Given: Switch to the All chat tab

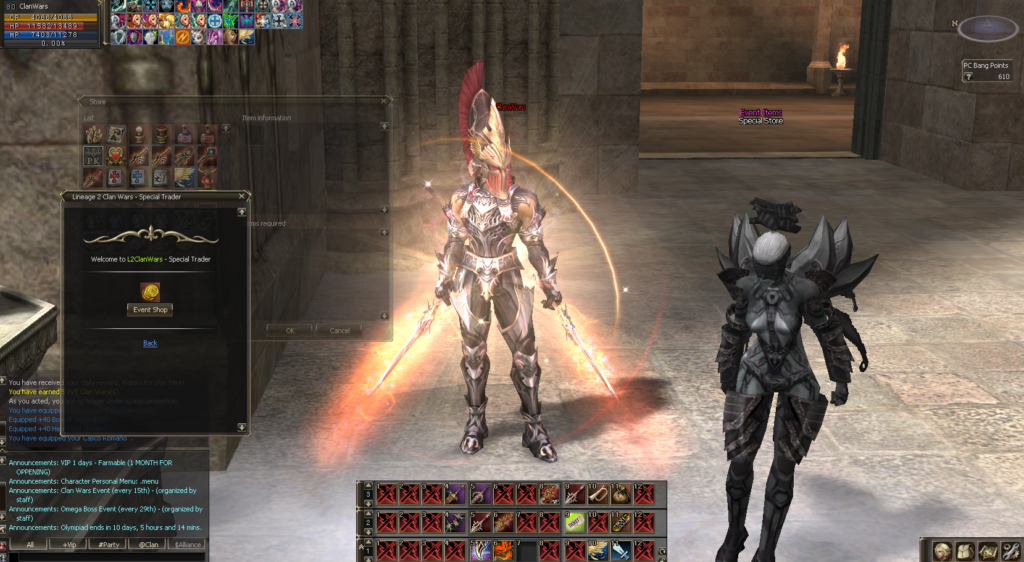Looking at the screenshot, I should [x=30, y=544].
